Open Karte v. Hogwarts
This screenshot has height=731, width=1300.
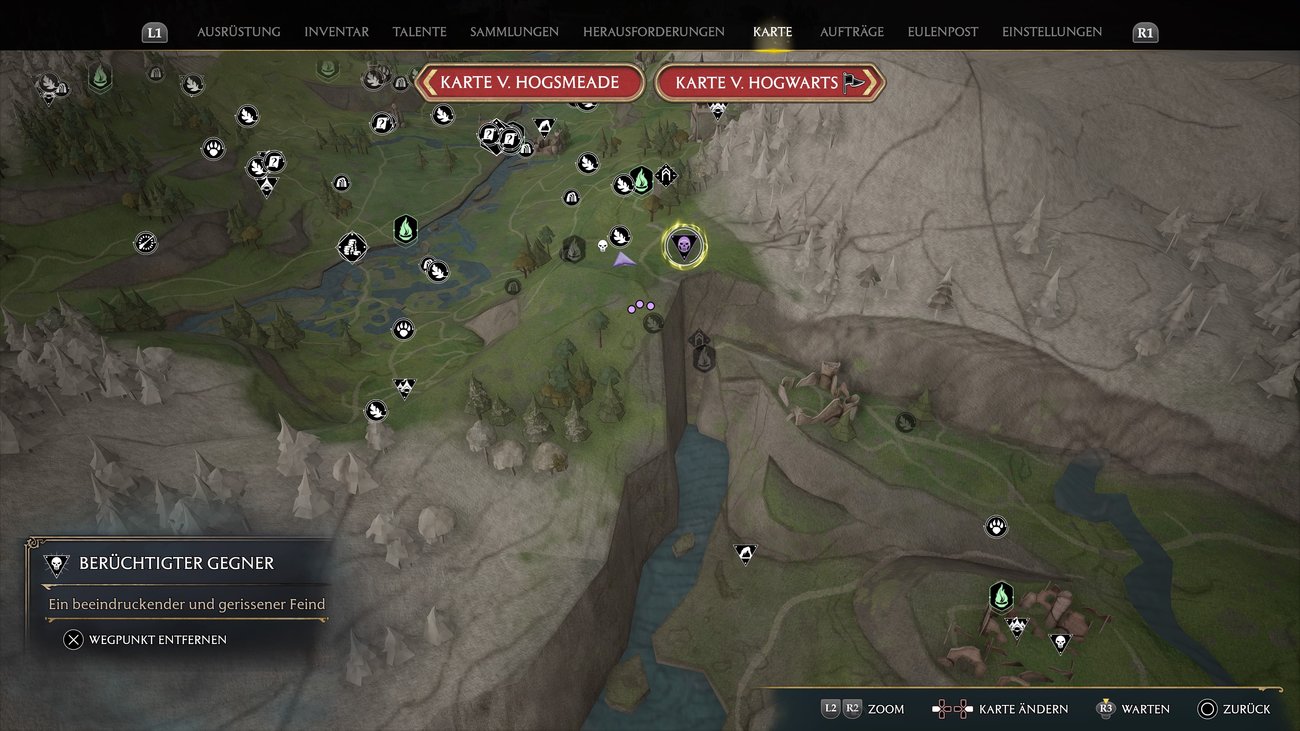click(769, 82)
